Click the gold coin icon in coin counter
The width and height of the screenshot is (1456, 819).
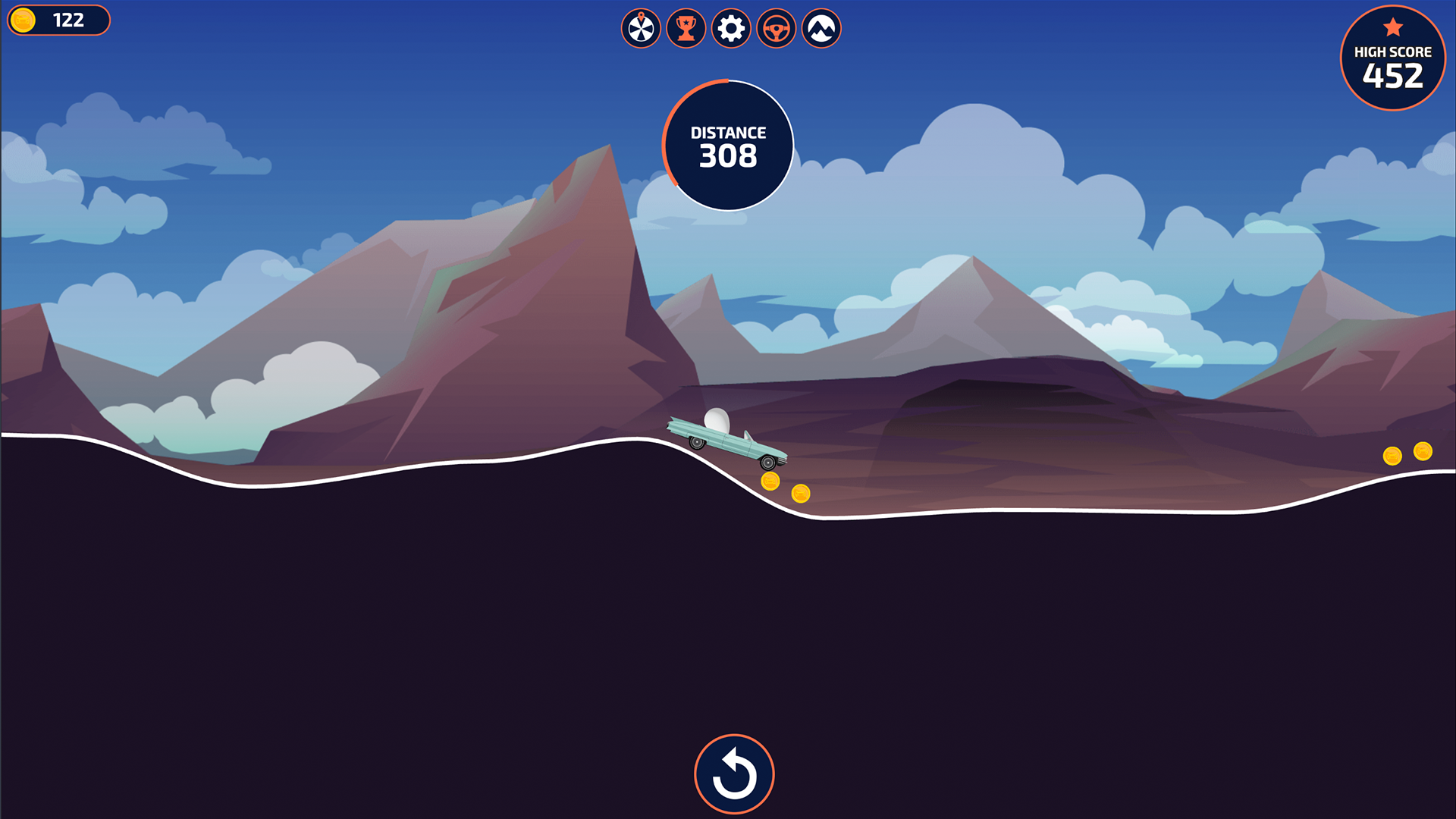click(24, 20)
